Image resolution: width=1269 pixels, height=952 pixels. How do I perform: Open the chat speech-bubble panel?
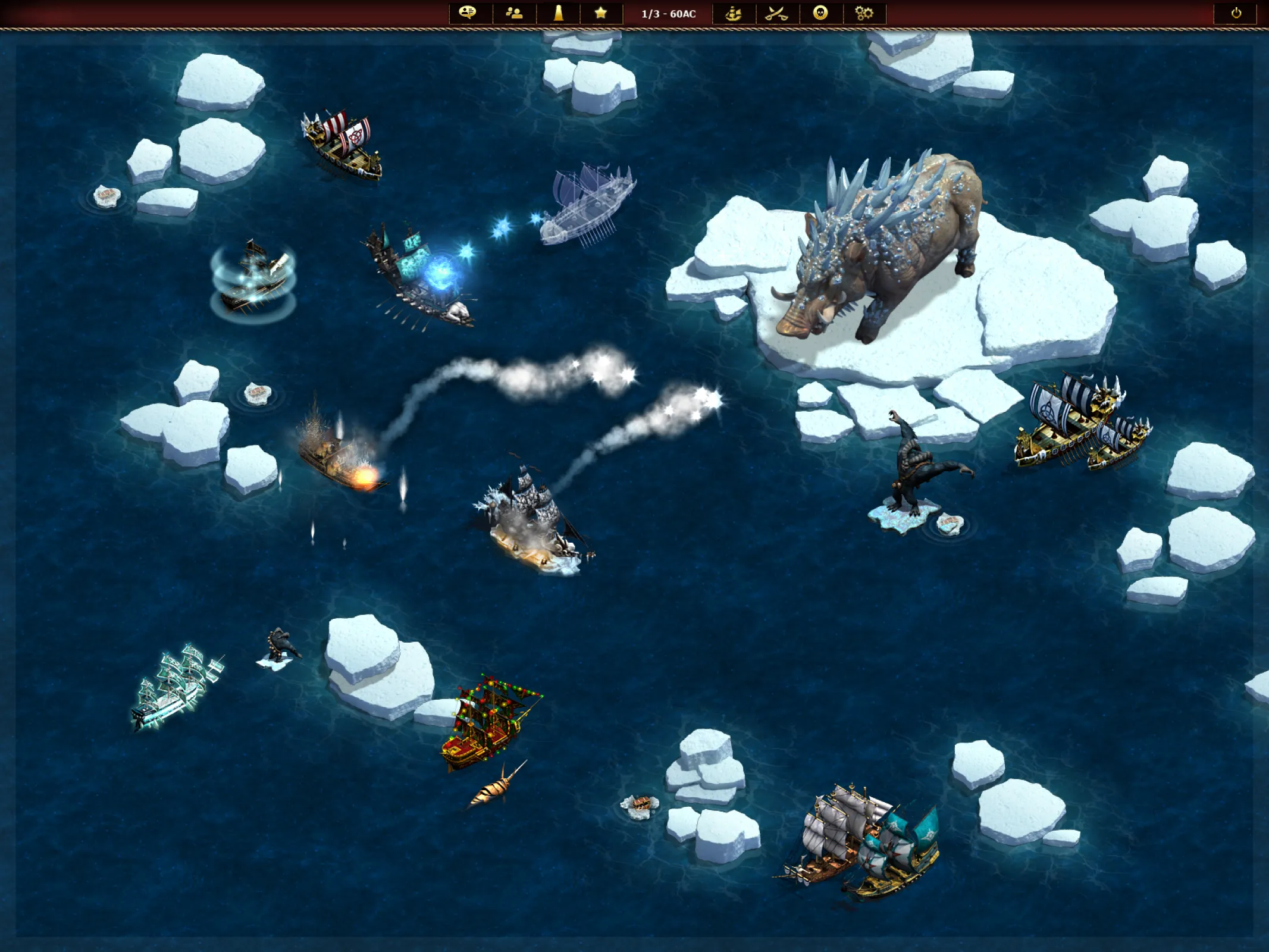[469, 13]
